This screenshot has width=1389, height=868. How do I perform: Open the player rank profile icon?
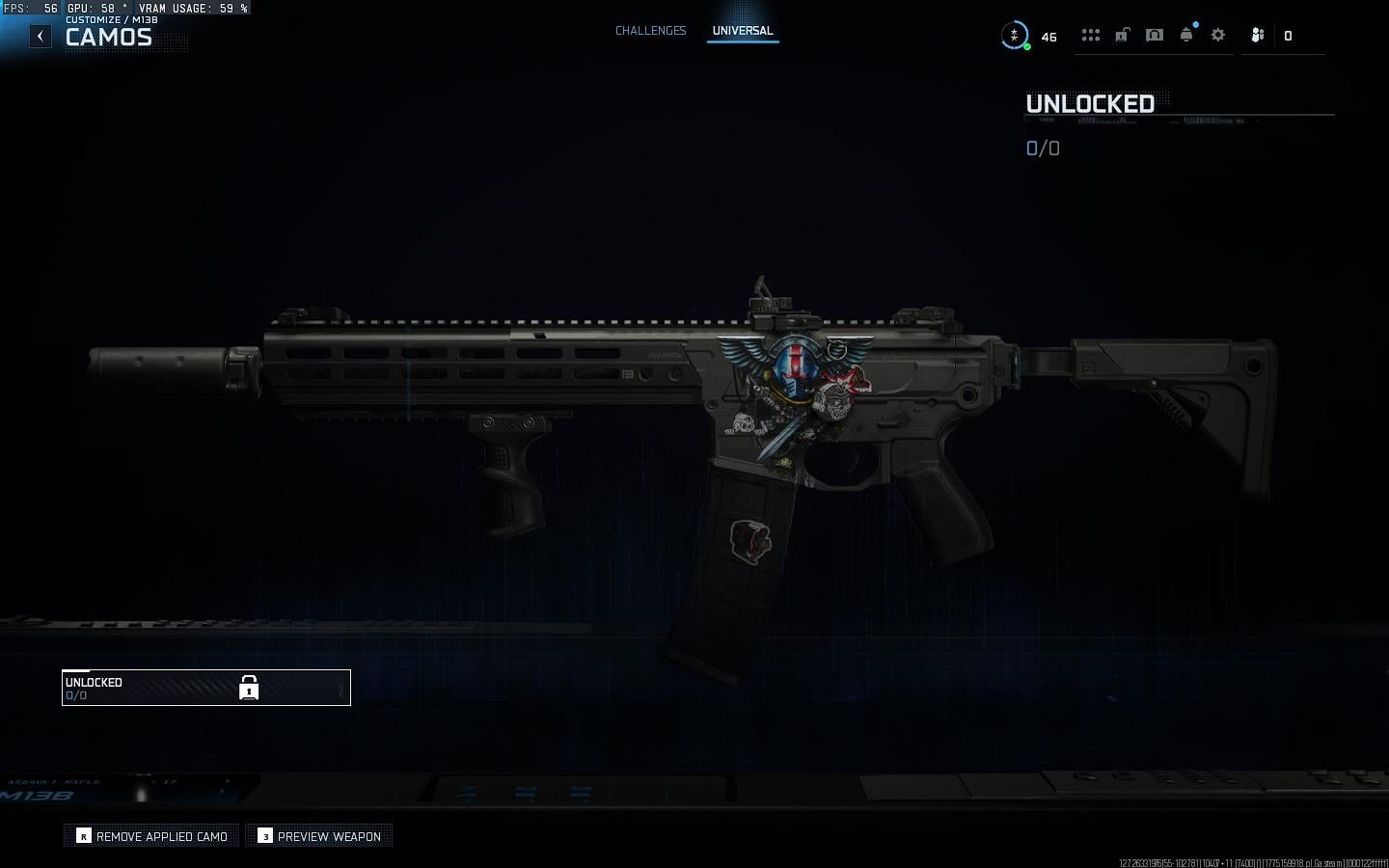click(1014, 36)
